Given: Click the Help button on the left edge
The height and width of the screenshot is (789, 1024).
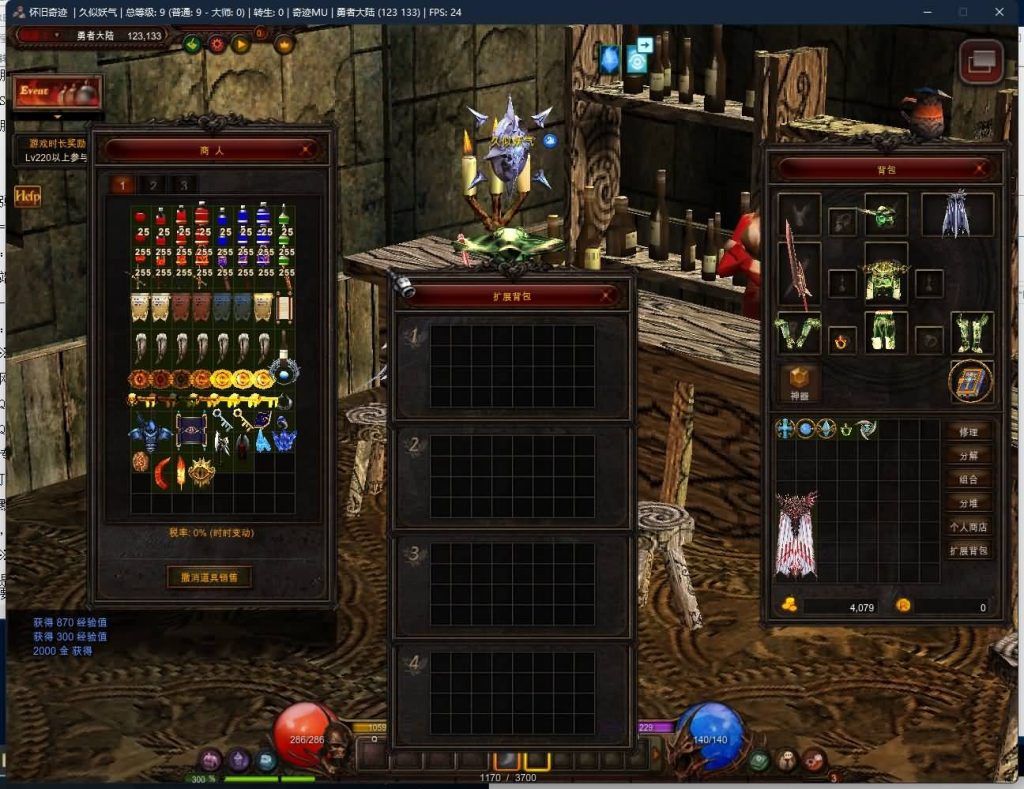Looking at the screenshot, I should (x=26, y=196).
